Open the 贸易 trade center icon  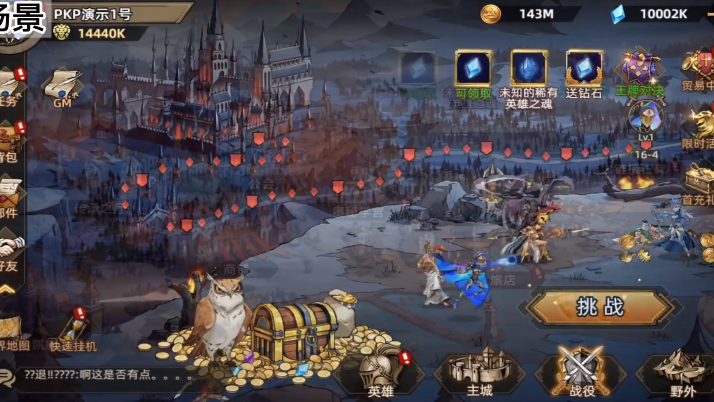[x=698, y=72]
